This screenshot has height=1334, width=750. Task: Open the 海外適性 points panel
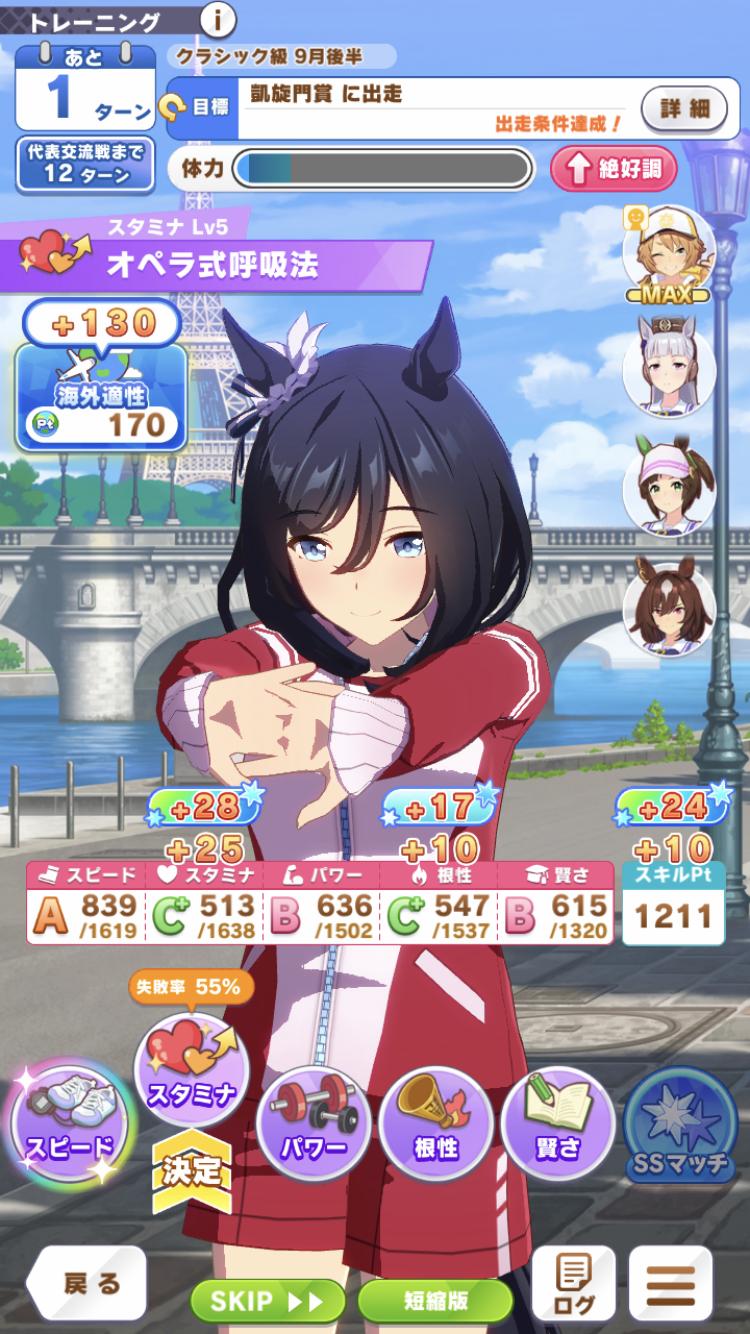point(102,395)
